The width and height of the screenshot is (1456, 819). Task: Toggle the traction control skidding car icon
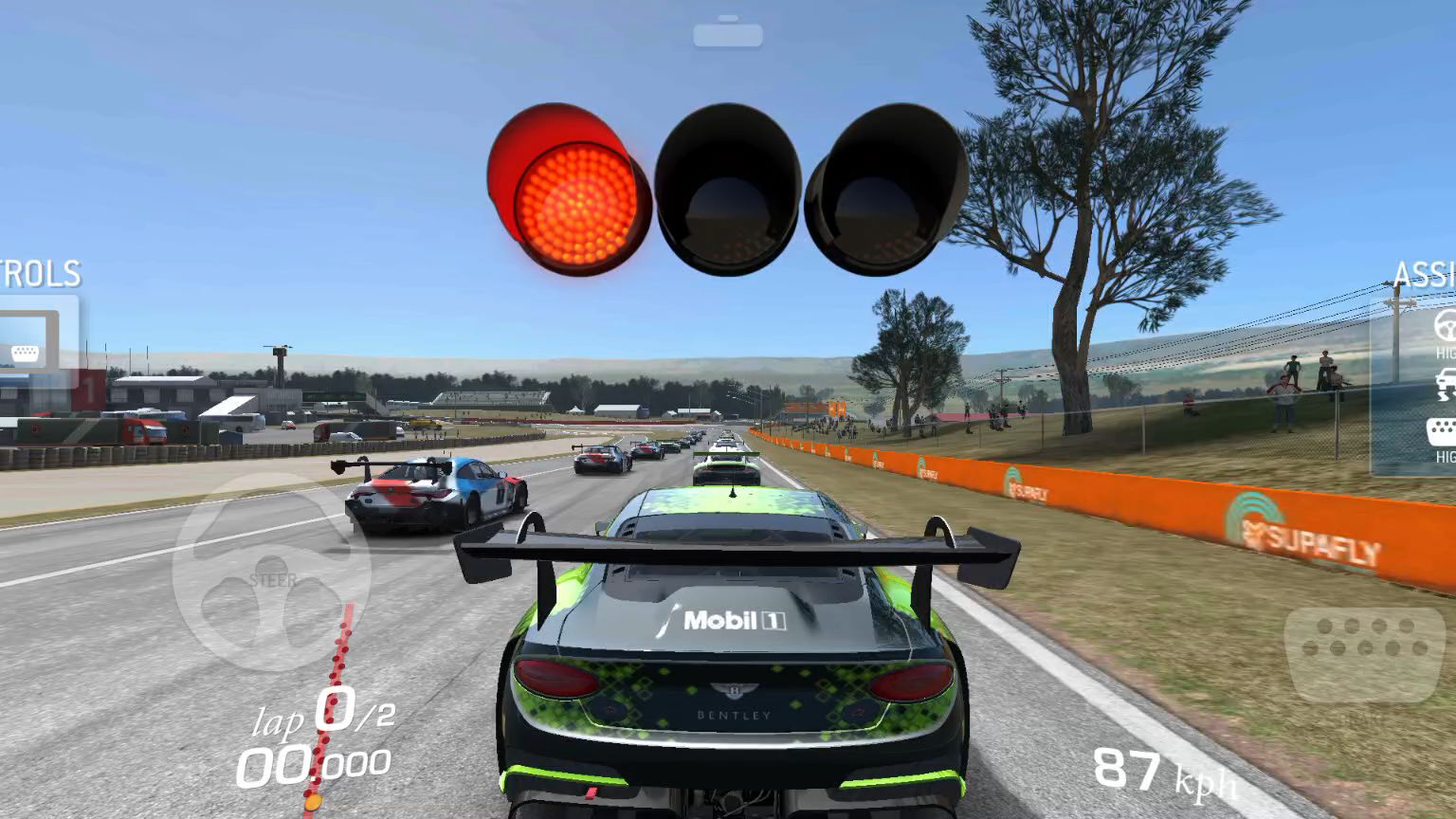point(1444,384)
